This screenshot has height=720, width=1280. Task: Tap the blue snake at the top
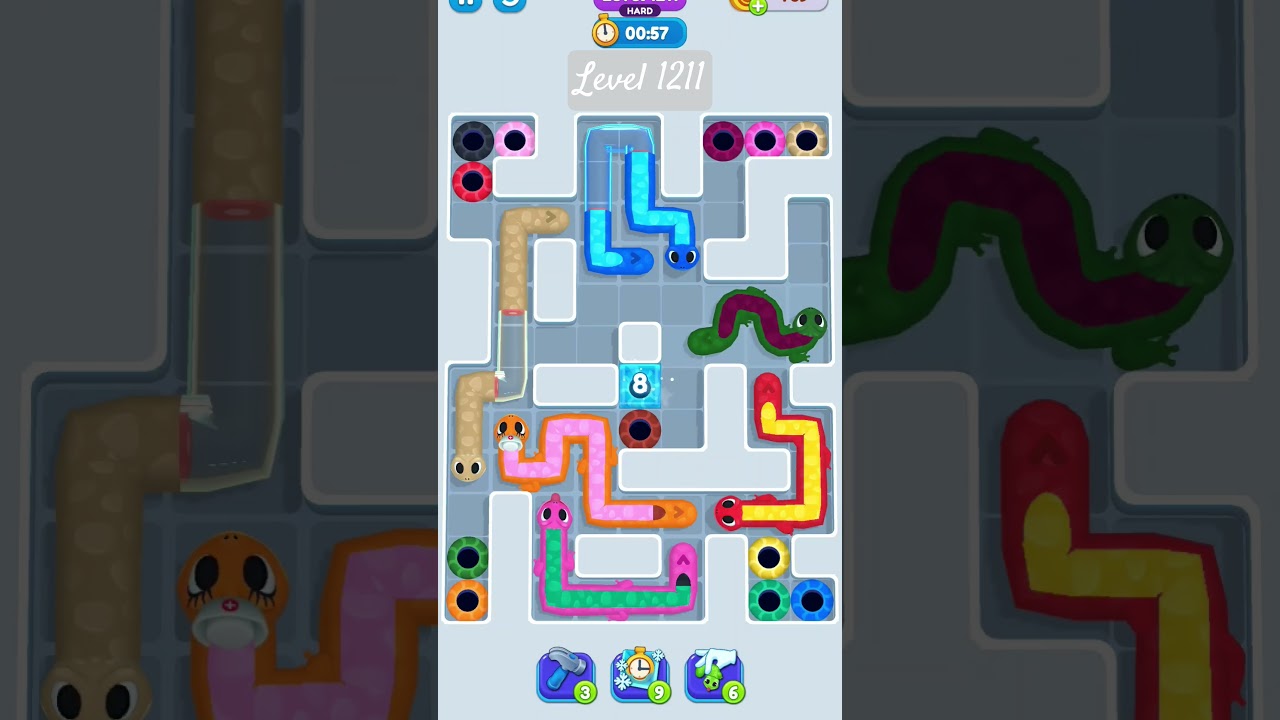680,258
